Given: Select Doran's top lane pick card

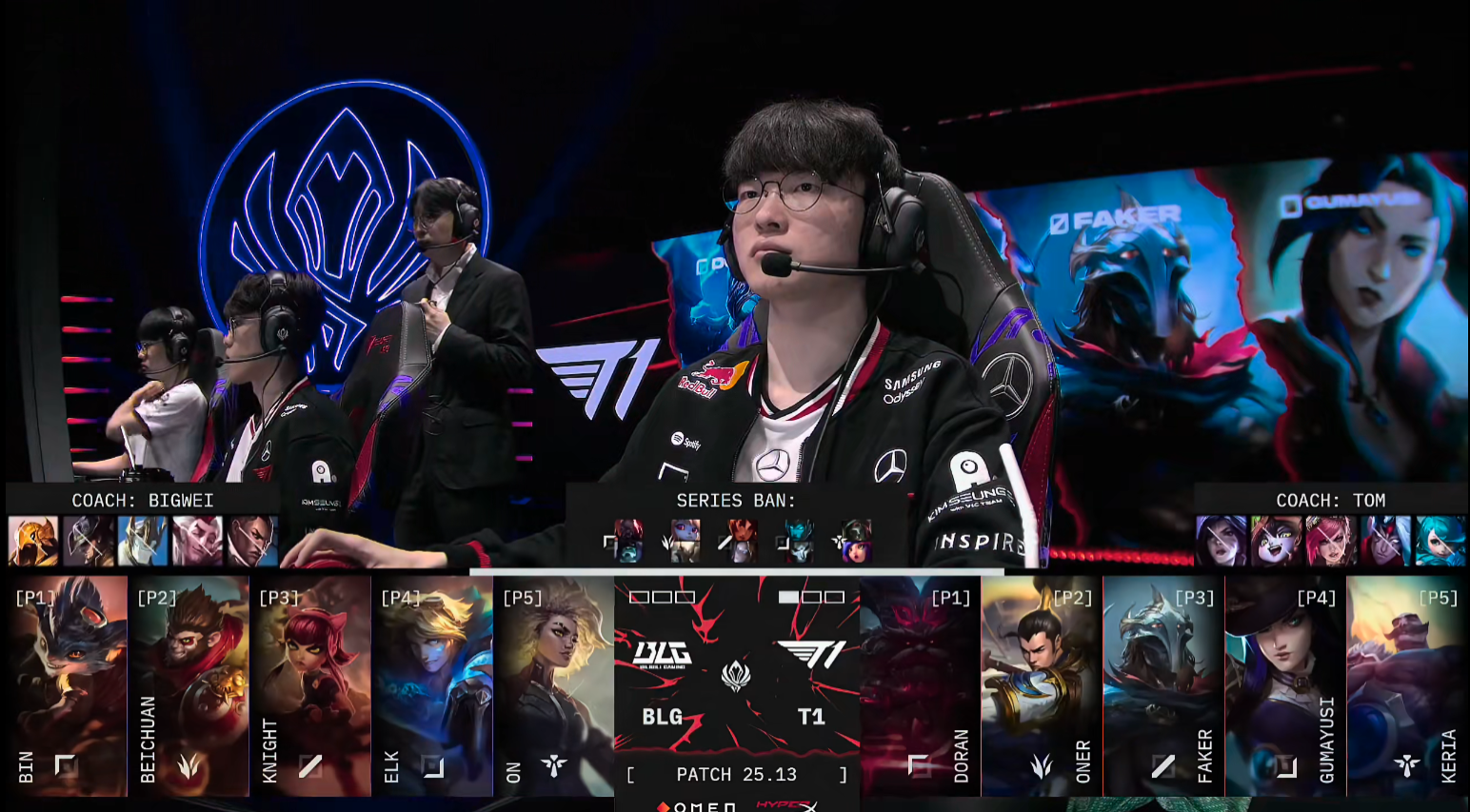Looking at the screenshot, I should (920, 685).
